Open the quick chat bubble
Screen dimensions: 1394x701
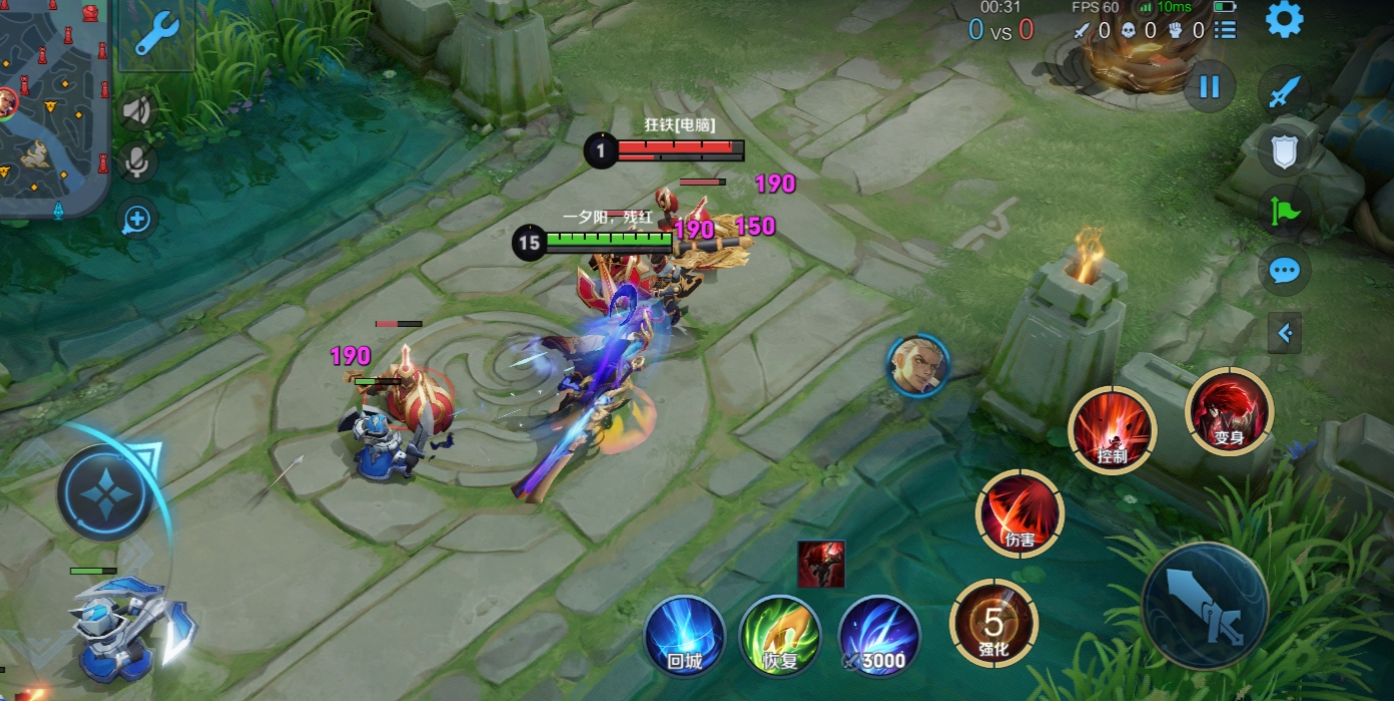[1284, 270]
